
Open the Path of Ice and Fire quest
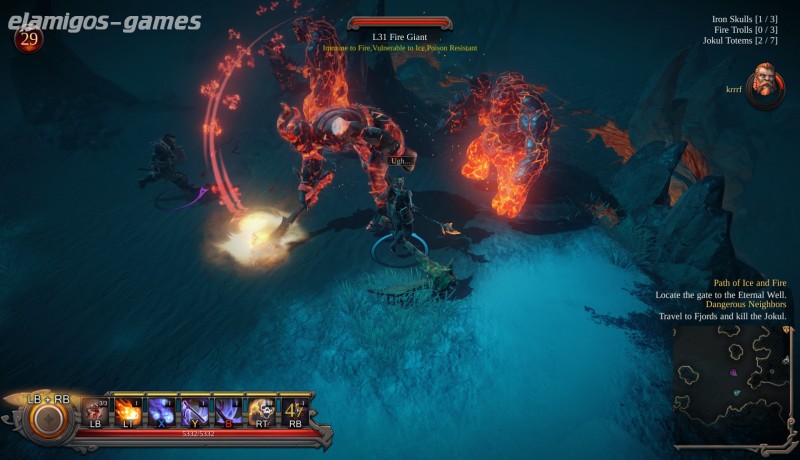pos(749,283)
